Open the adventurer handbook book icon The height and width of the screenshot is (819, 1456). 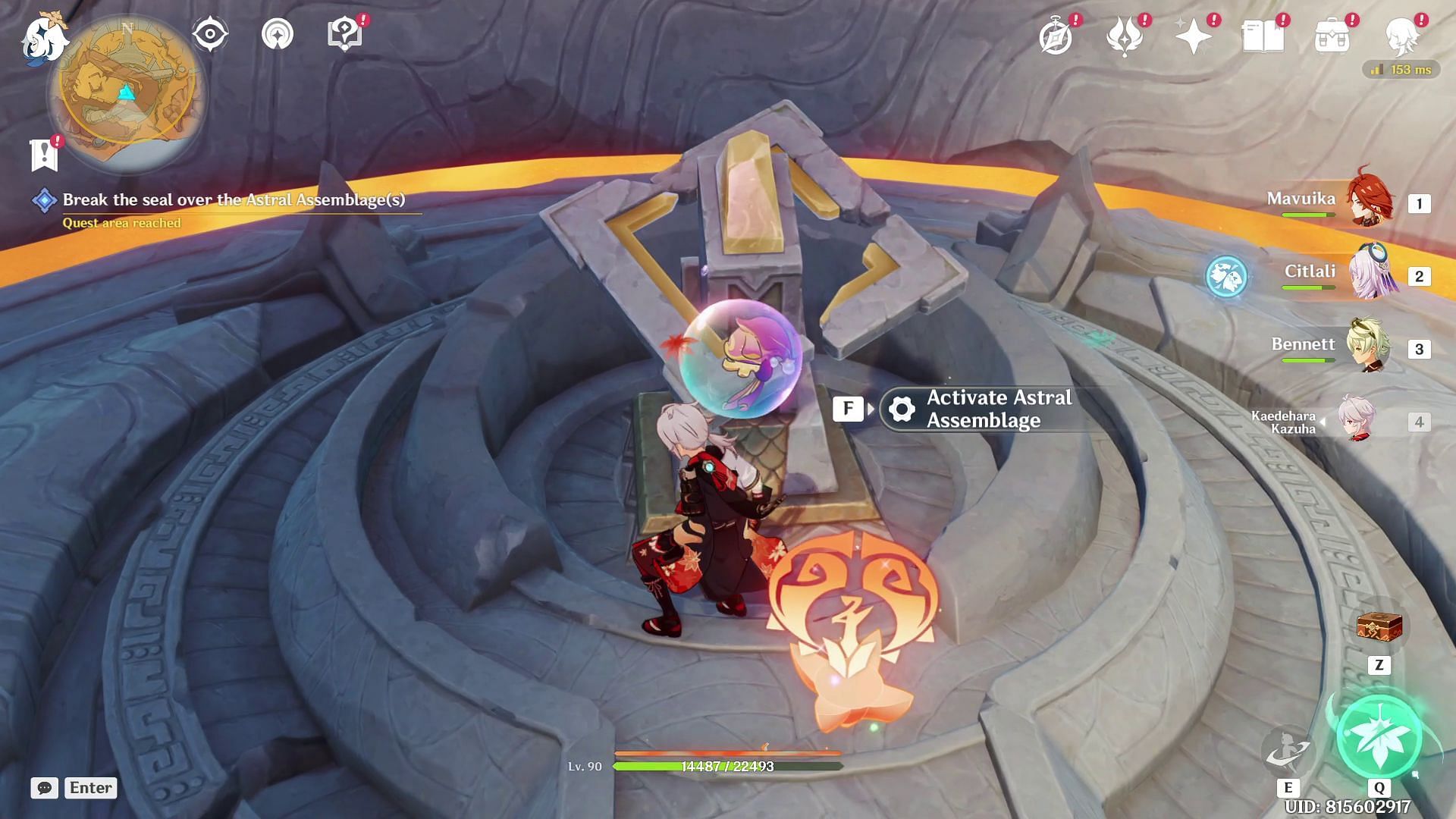1263,36
